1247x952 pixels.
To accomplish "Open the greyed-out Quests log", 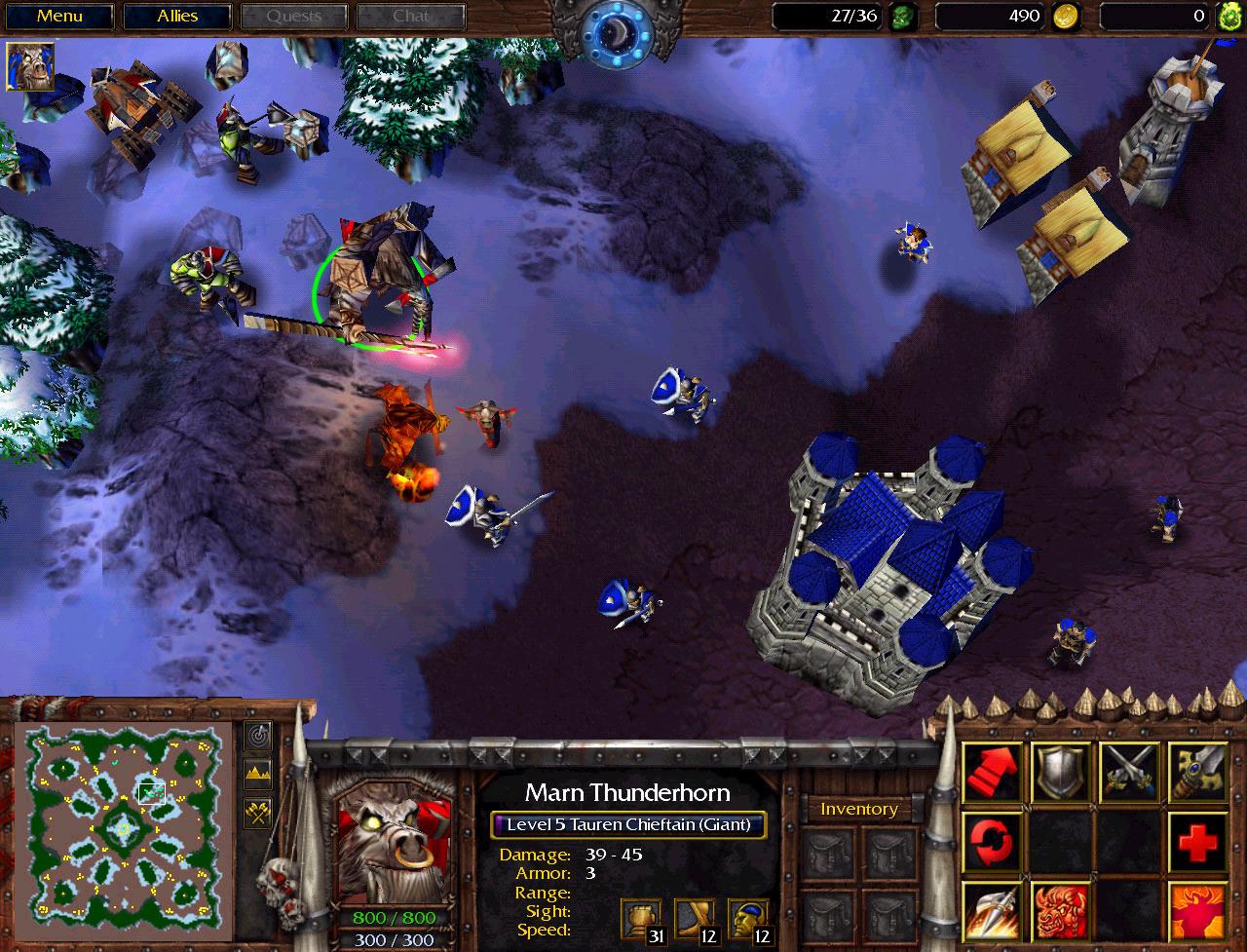I will [x=293, y=17].
